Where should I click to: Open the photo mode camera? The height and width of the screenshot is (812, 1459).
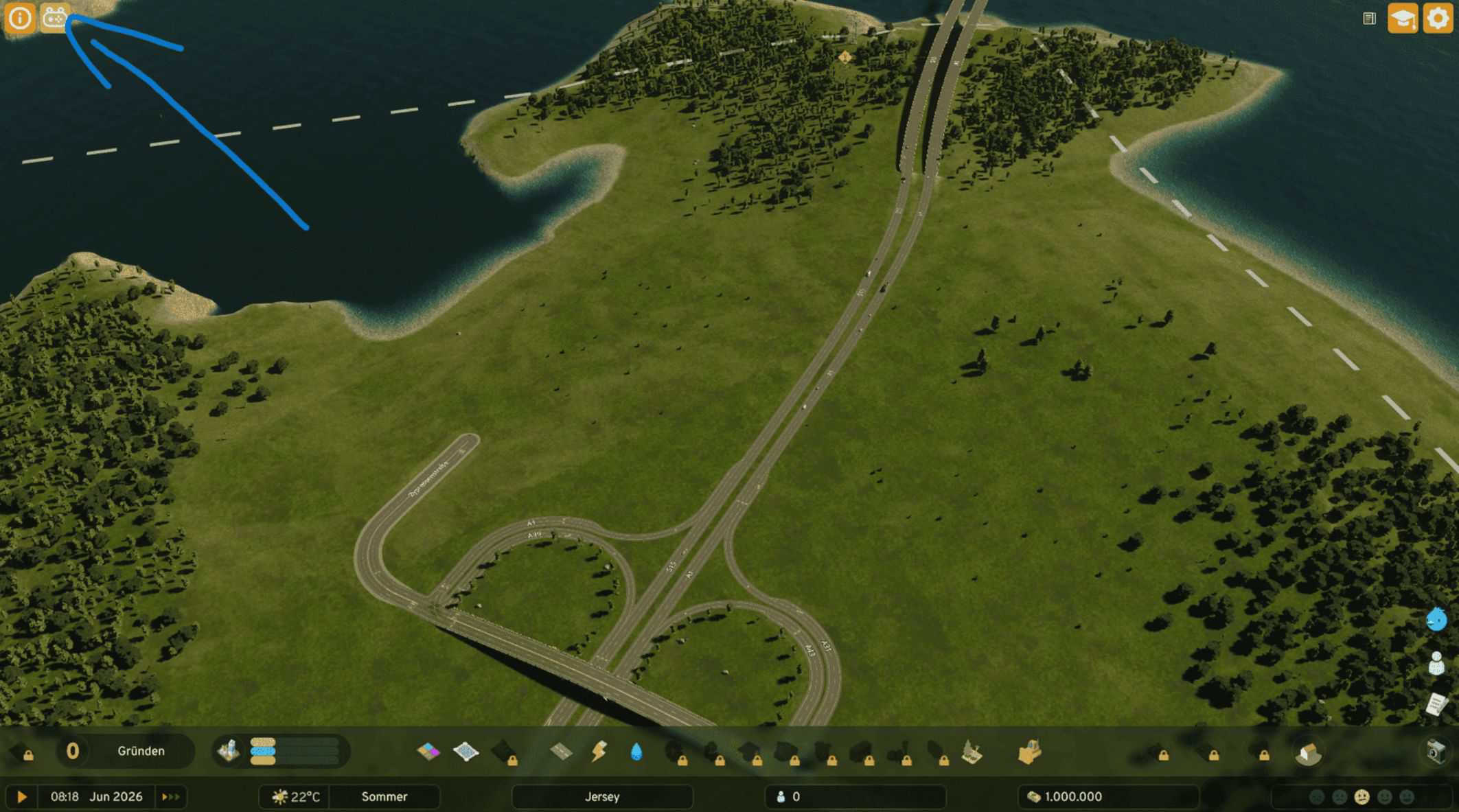tap(1436, 751)
